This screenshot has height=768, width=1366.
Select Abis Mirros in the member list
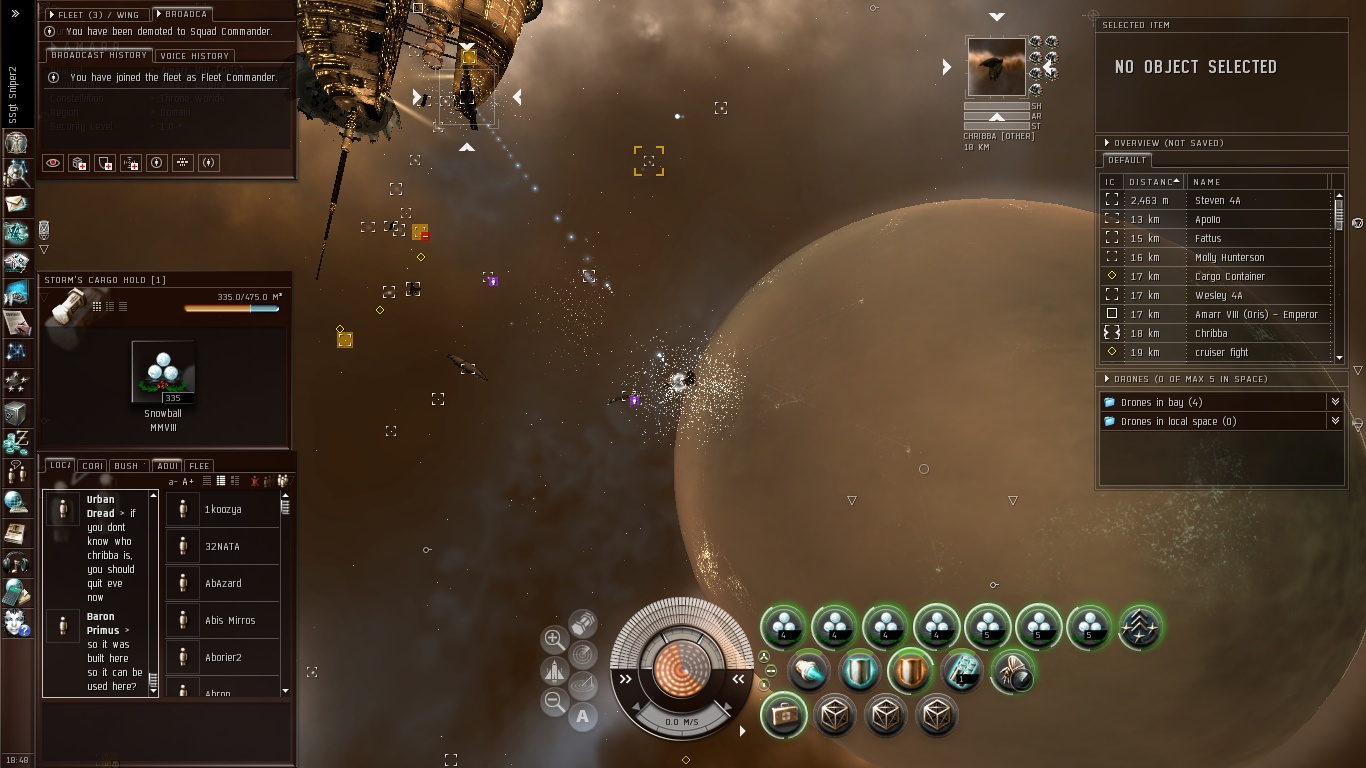click(x=229, y=620)
